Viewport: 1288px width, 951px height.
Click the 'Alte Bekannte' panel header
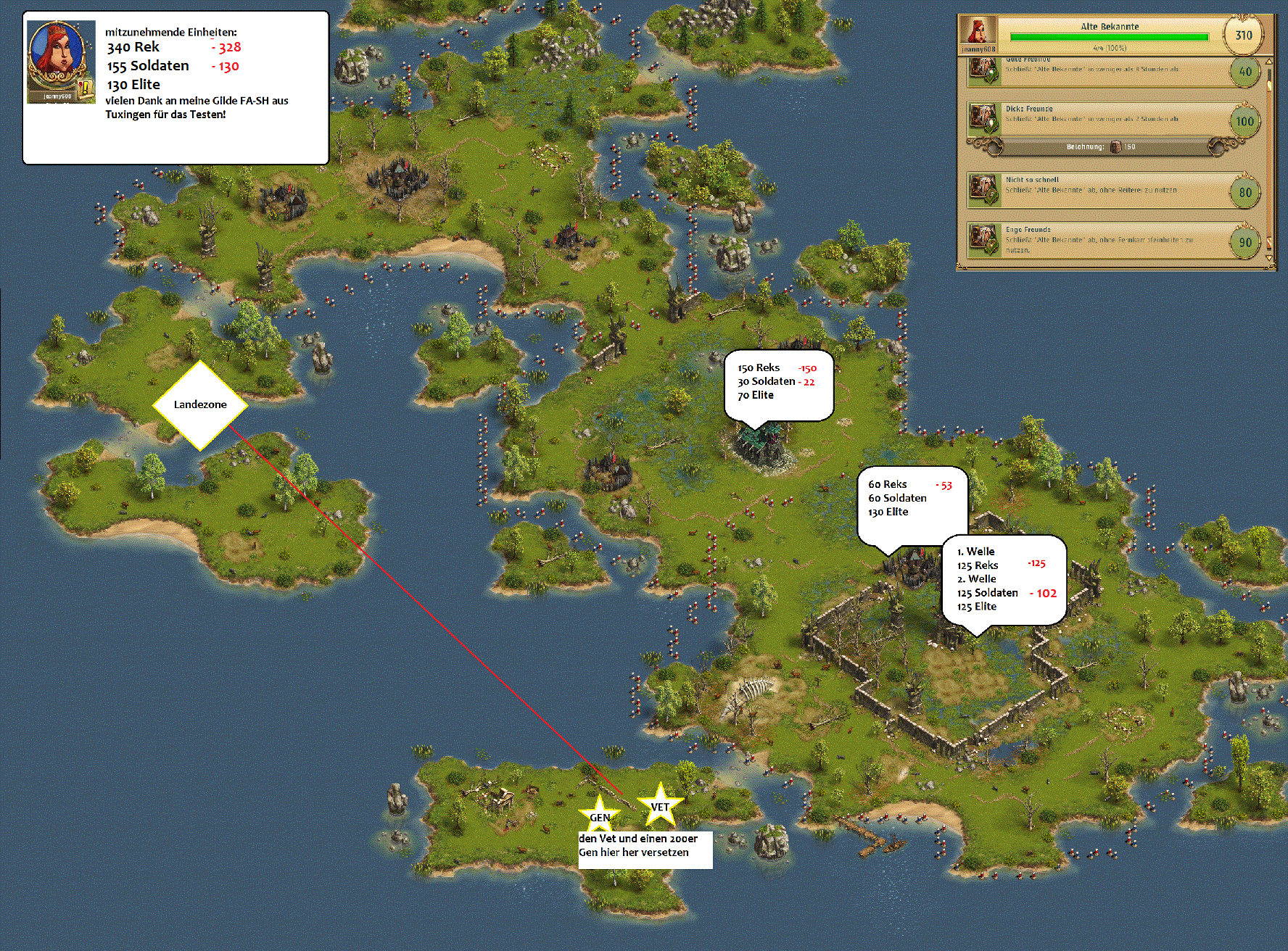(x=1109, y=27)
